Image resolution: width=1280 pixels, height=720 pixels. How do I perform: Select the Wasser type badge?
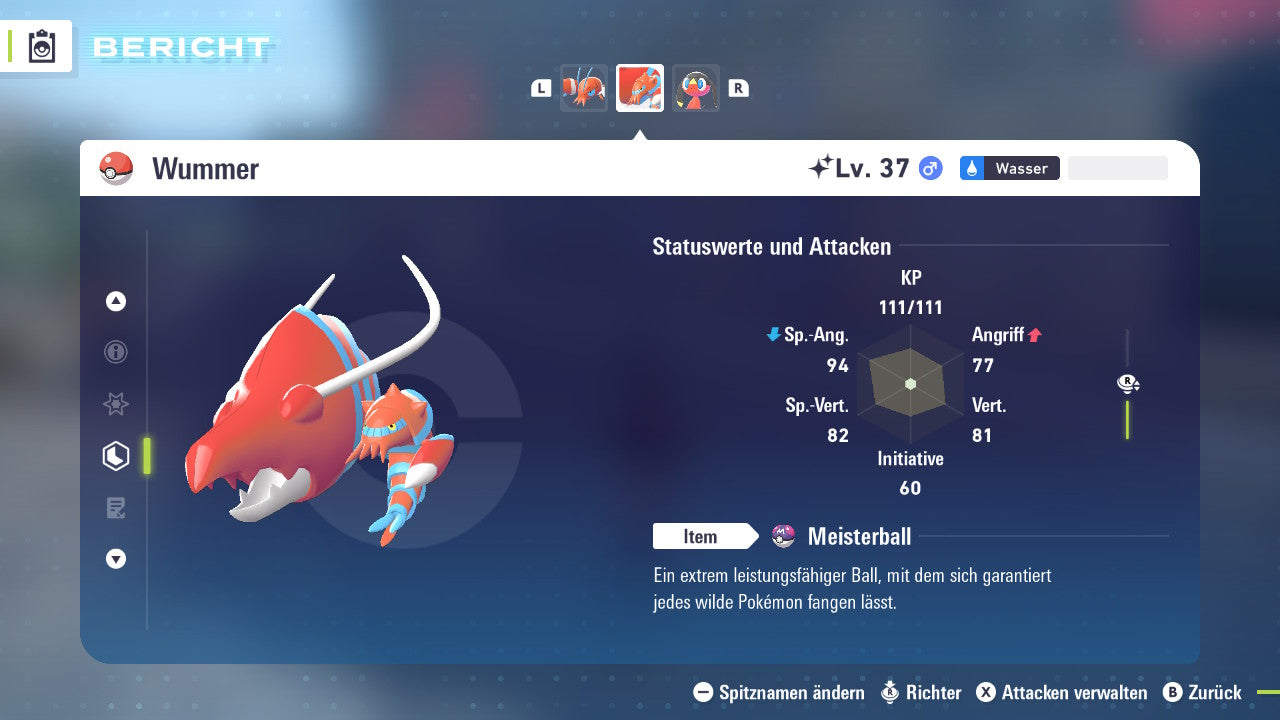[x=1009, y=168]
